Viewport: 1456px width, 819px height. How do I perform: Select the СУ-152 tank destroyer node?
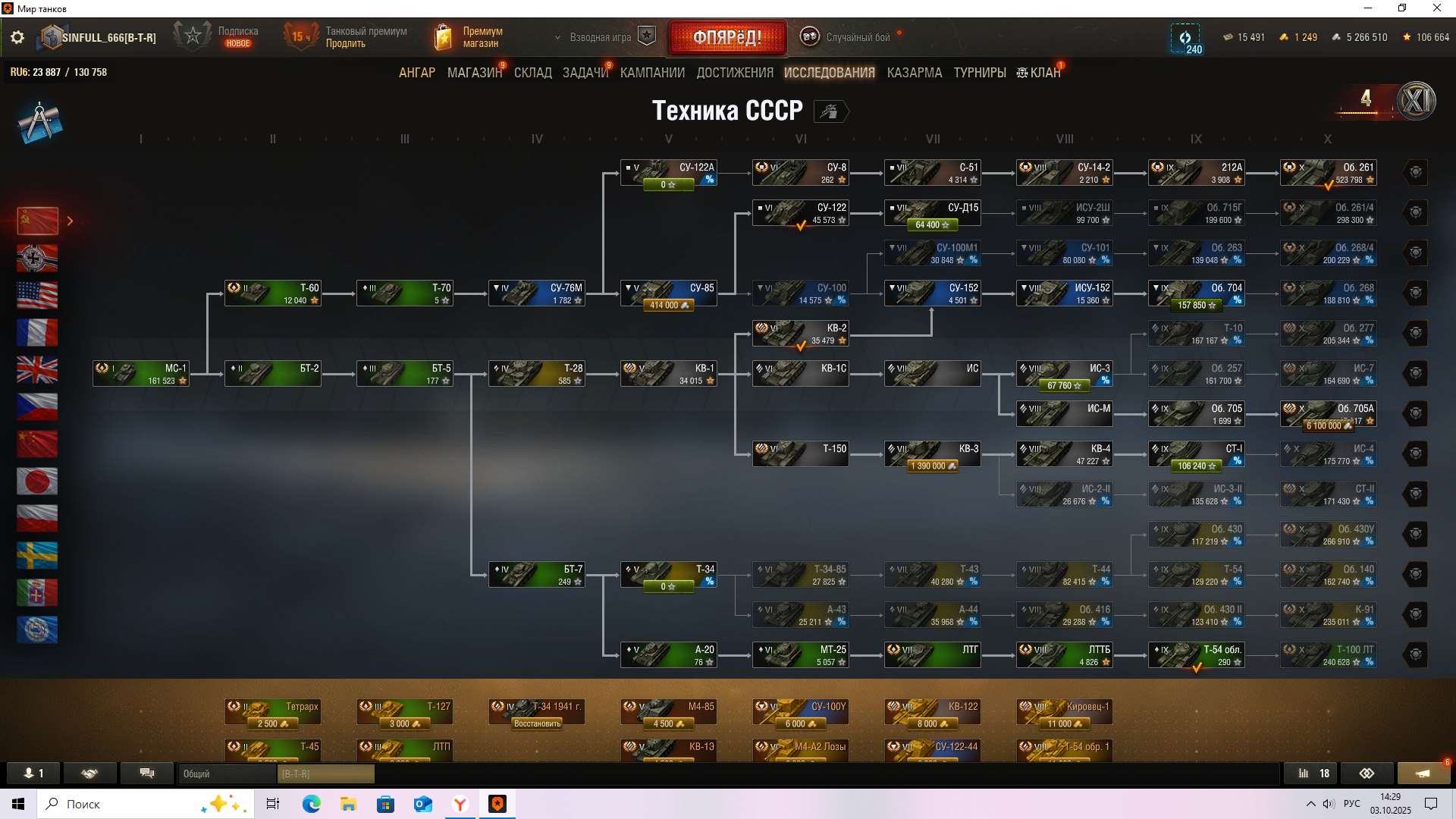(x=932, y=293)
